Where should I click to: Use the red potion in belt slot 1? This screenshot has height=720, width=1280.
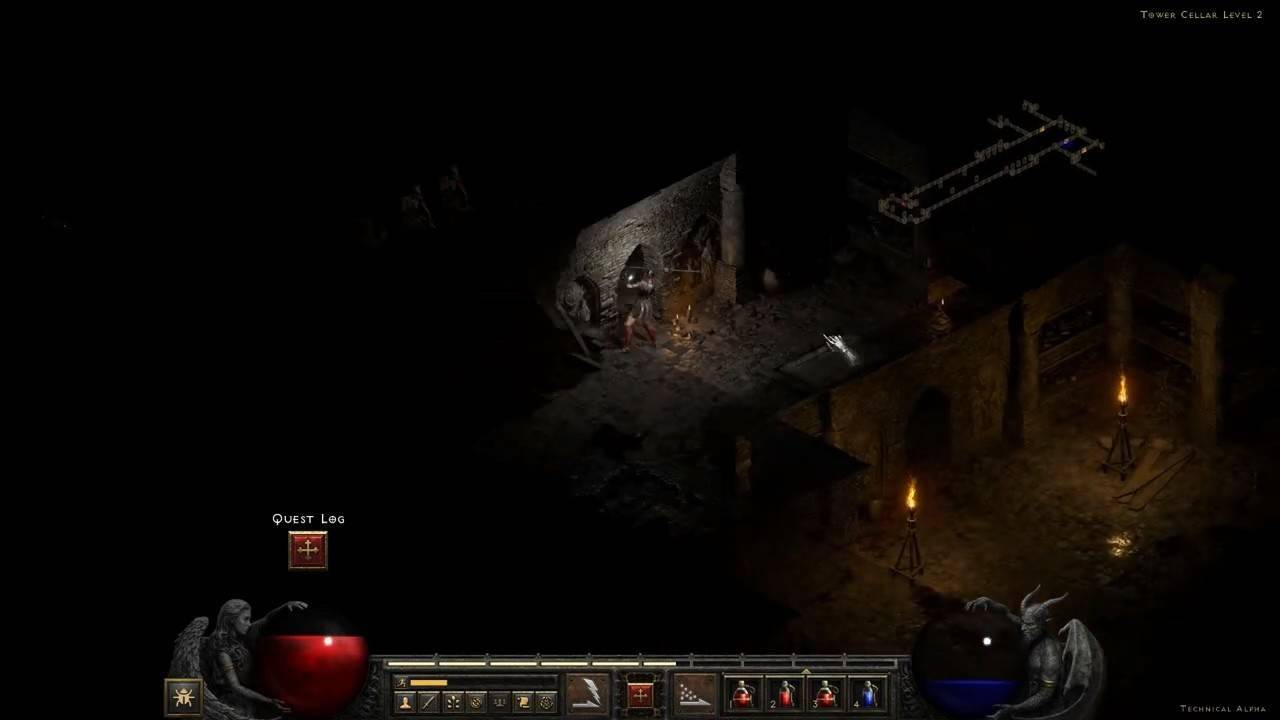click(742, 694)
